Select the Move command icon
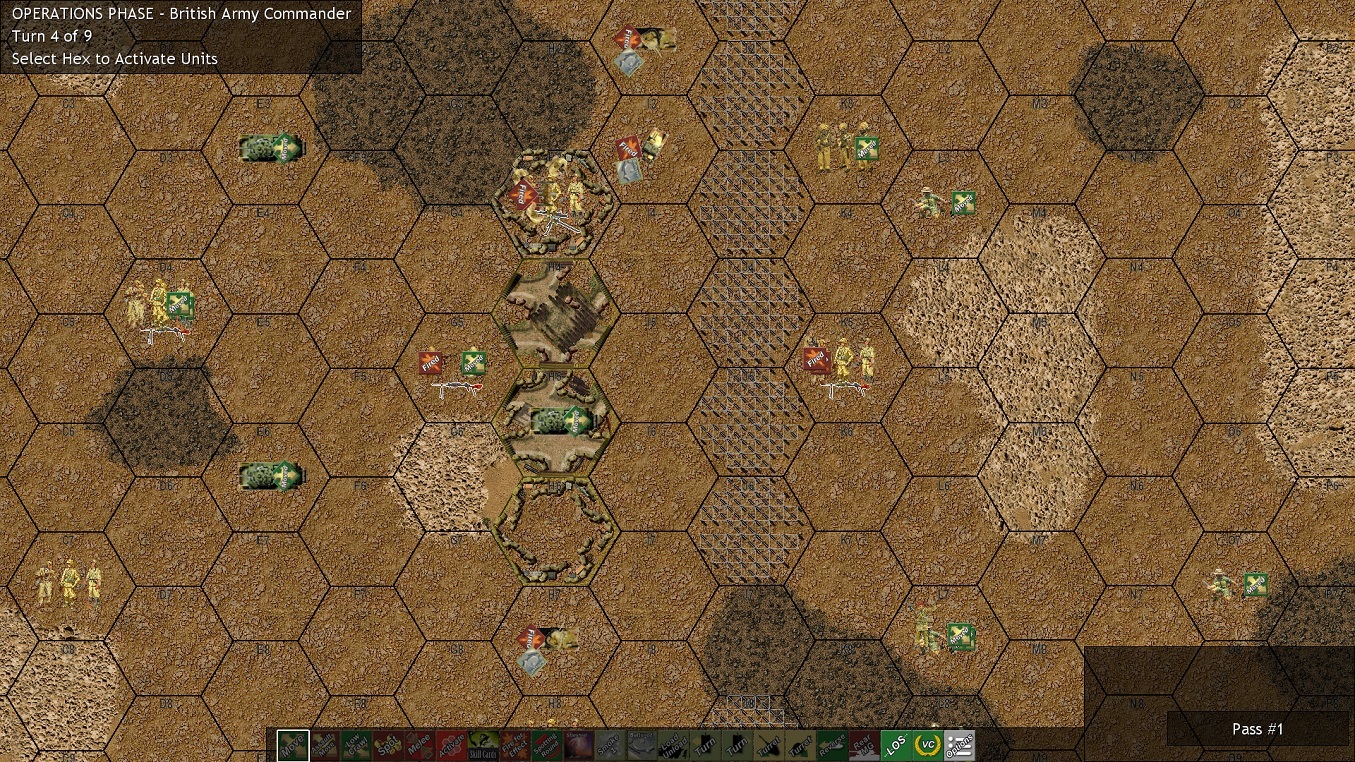This screenshot has width=1355, height=762. 291,744
